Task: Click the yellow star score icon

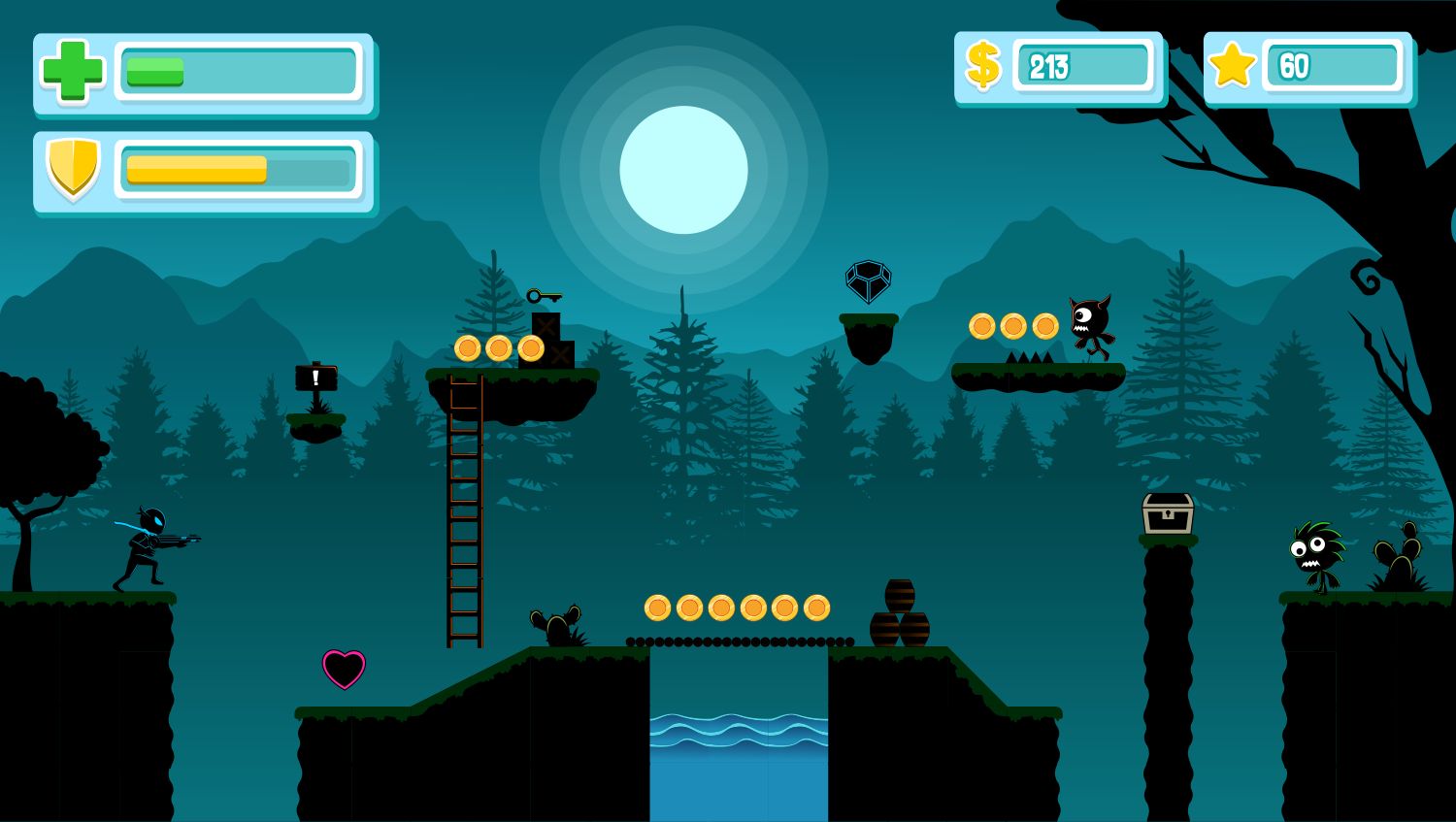Action: pyautogui.click(x=1232, y=66)
